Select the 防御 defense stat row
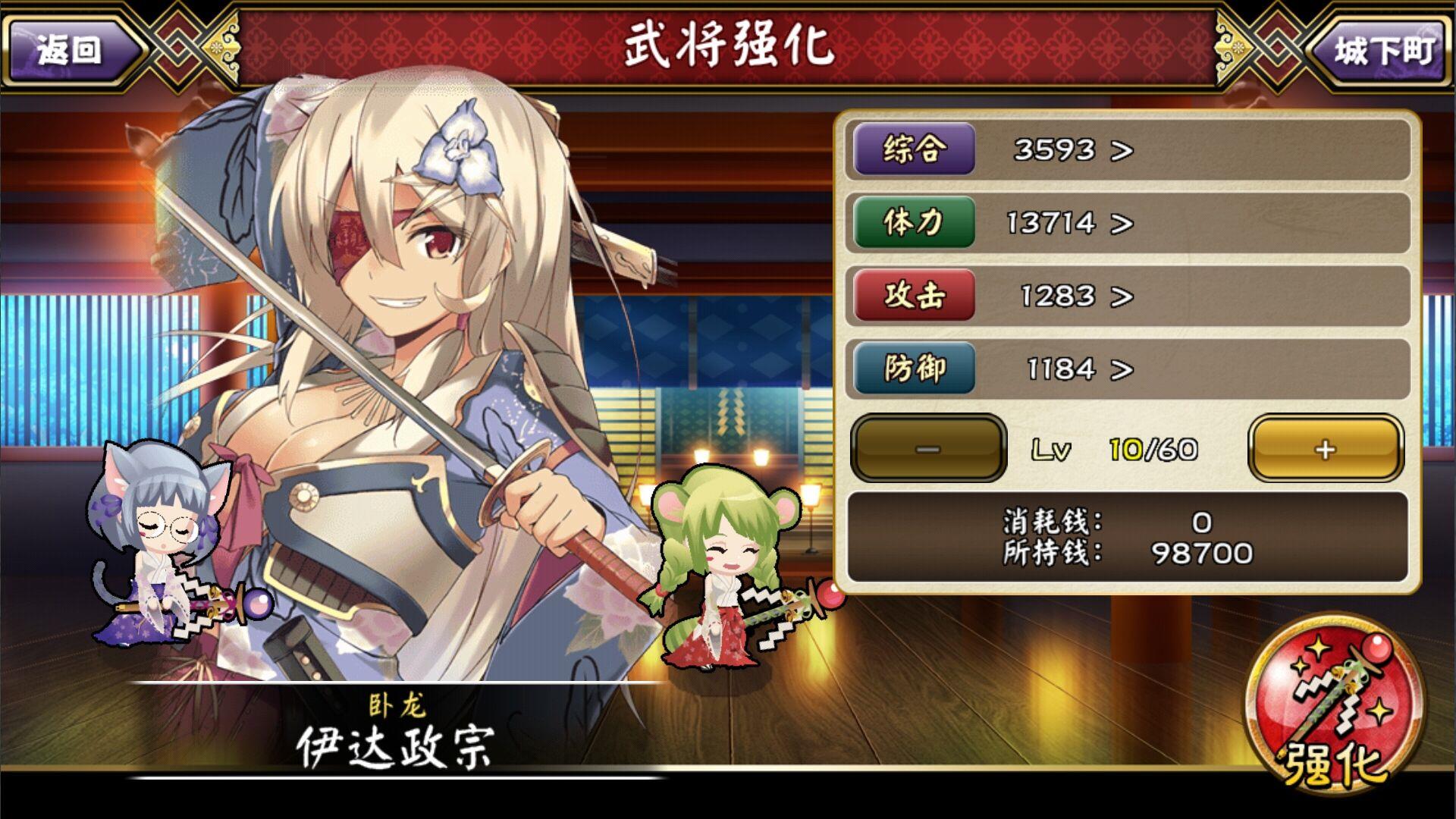Viewport: 1456px width, 819px height. 1127,369
